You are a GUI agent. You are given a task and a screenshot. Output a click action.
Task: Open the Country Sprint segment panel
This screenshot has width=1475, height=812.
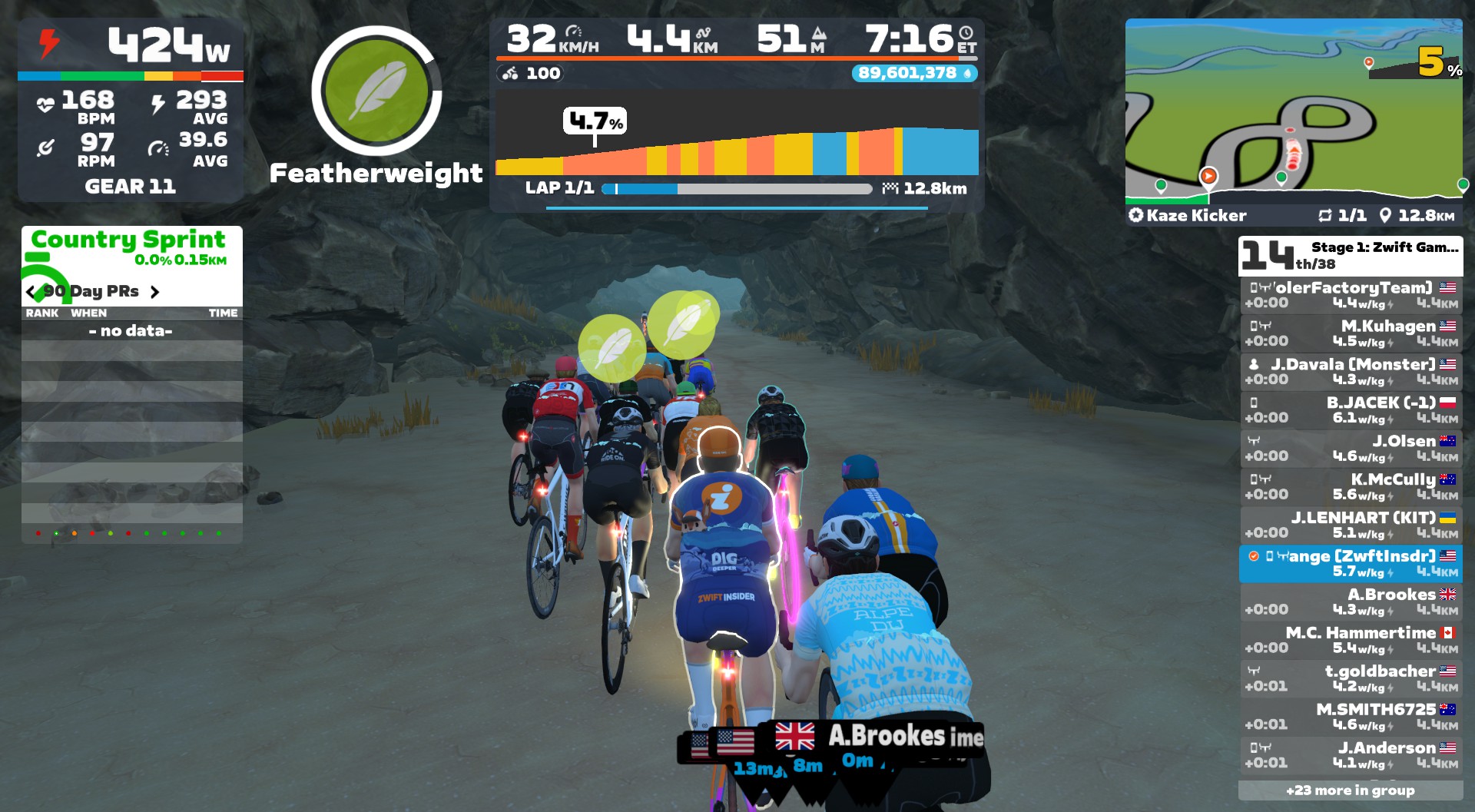[x=129, y=246]
